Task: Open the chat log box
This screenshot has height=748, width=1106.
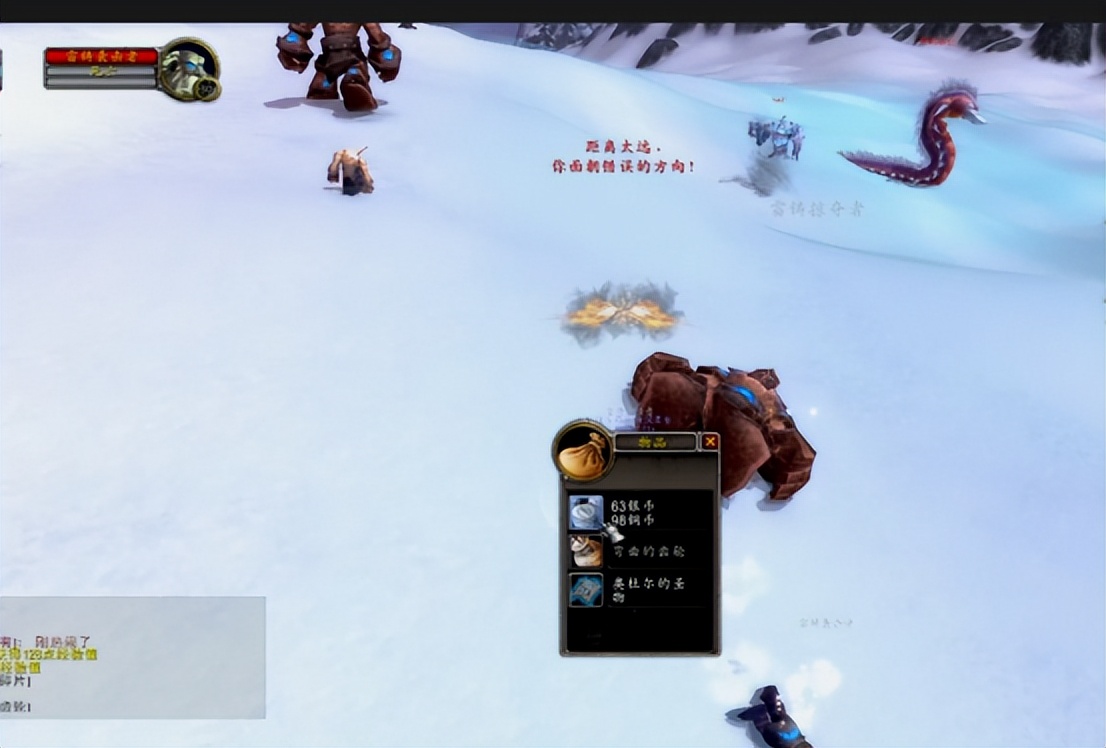Action: pos(132,657)
